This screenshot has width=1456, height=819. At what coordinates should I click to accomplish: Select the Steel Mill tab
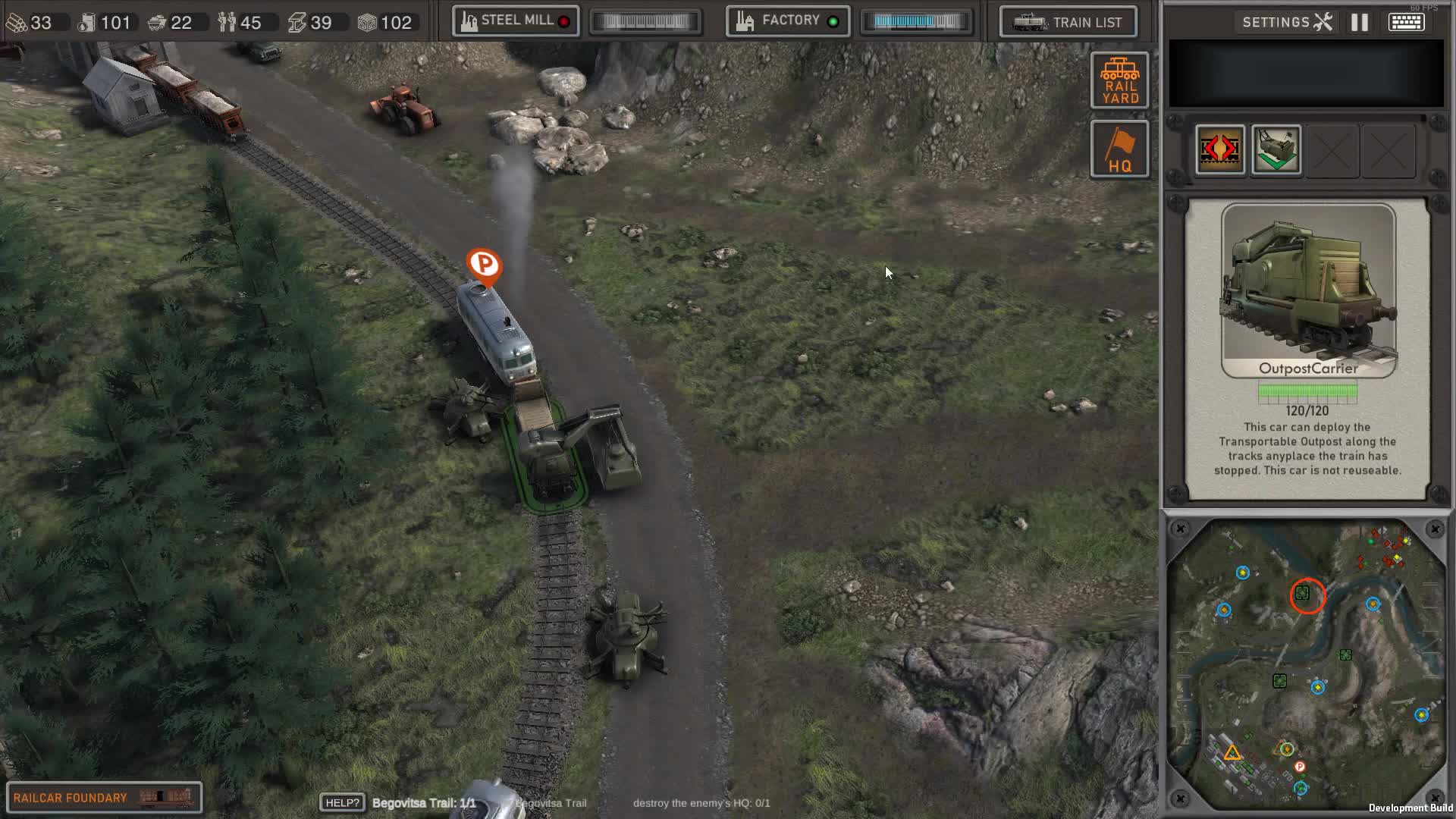[514, 20]
